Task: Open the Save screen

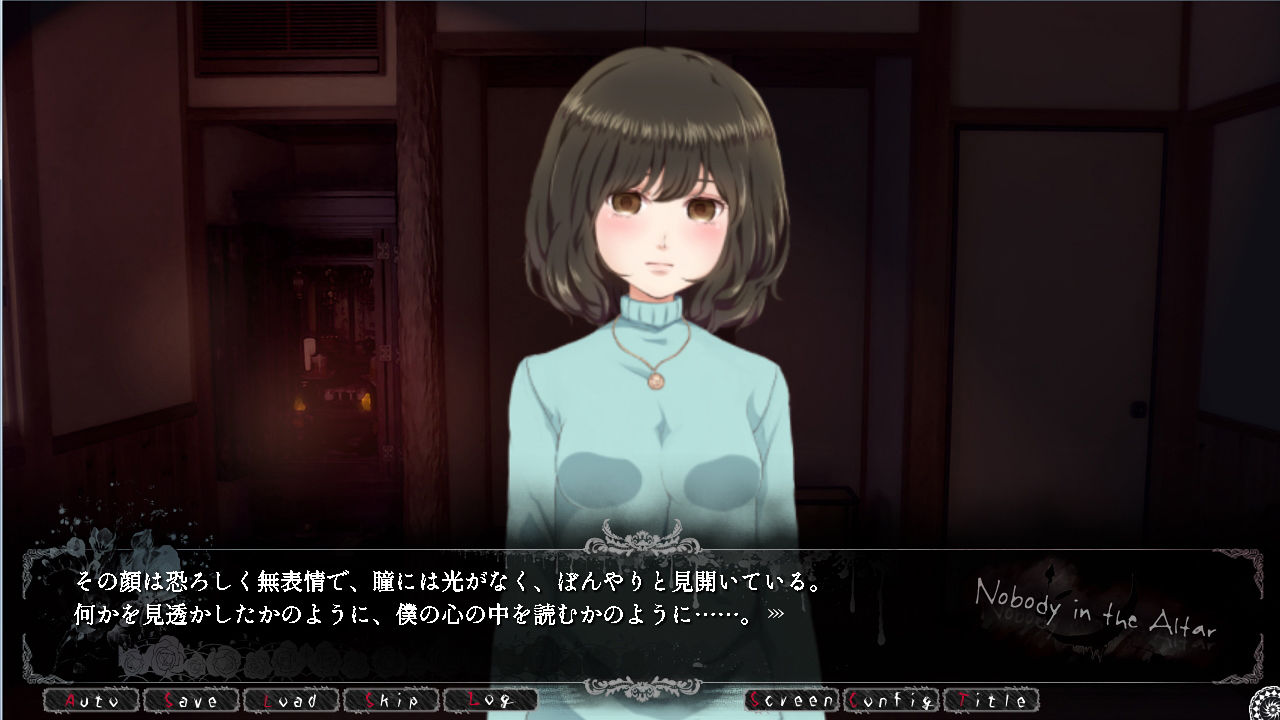Action: [192, 701]
